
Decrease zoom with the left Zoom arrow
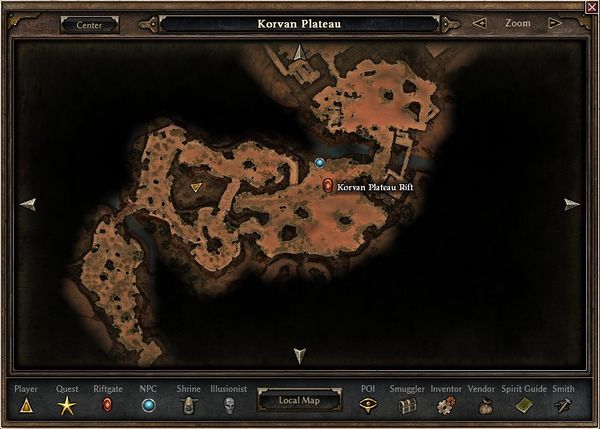480,23
